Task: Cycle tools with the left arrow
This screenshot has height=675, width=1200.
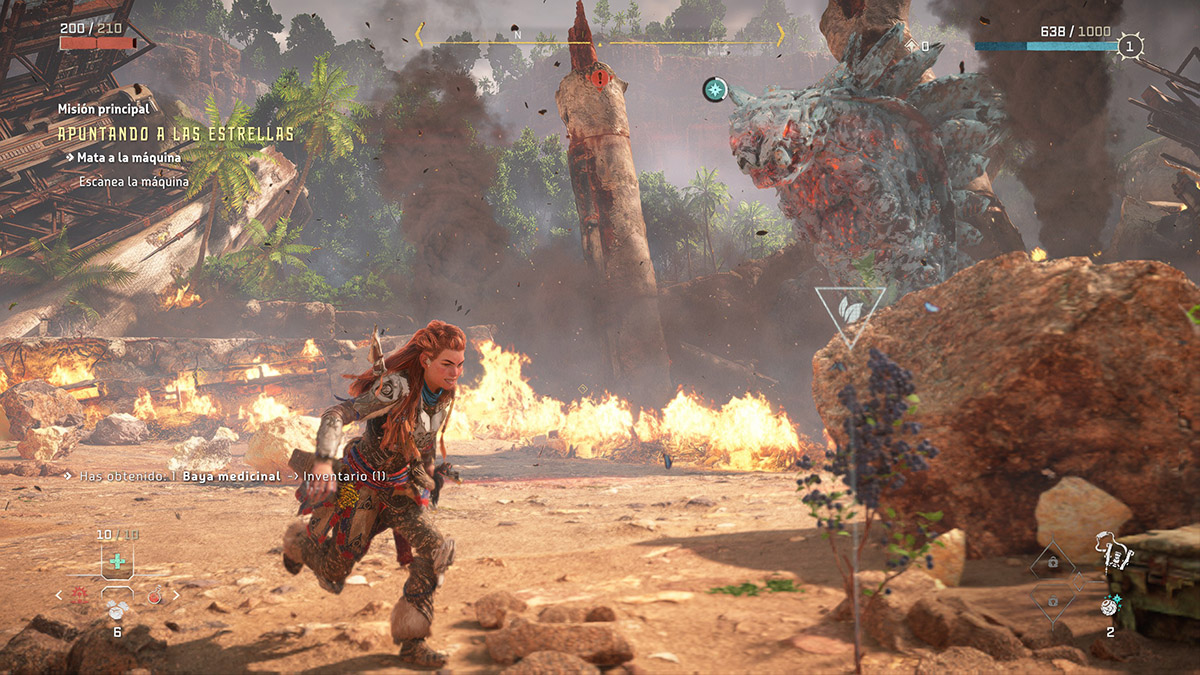Action: [58, 596]
